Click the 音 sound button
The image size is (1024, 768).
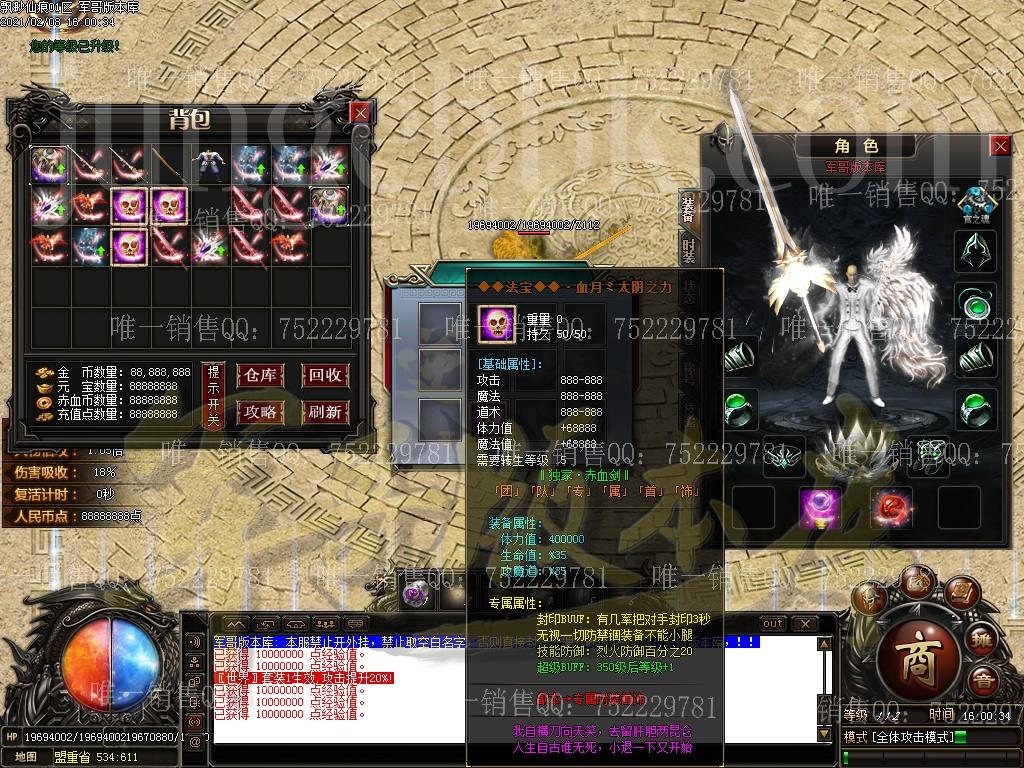[986, 684]
